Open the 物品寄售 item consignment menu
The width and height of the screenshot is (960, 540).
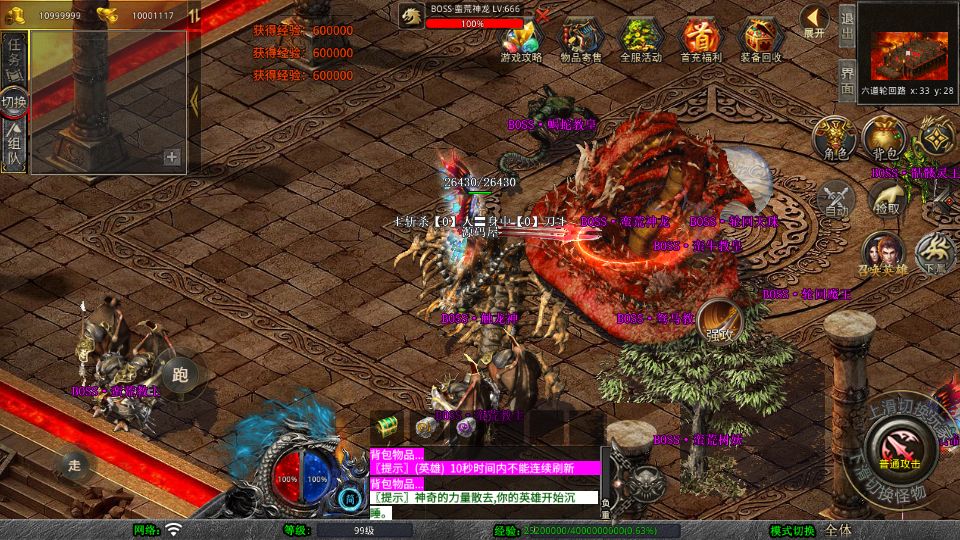click(x=581, y=39)
